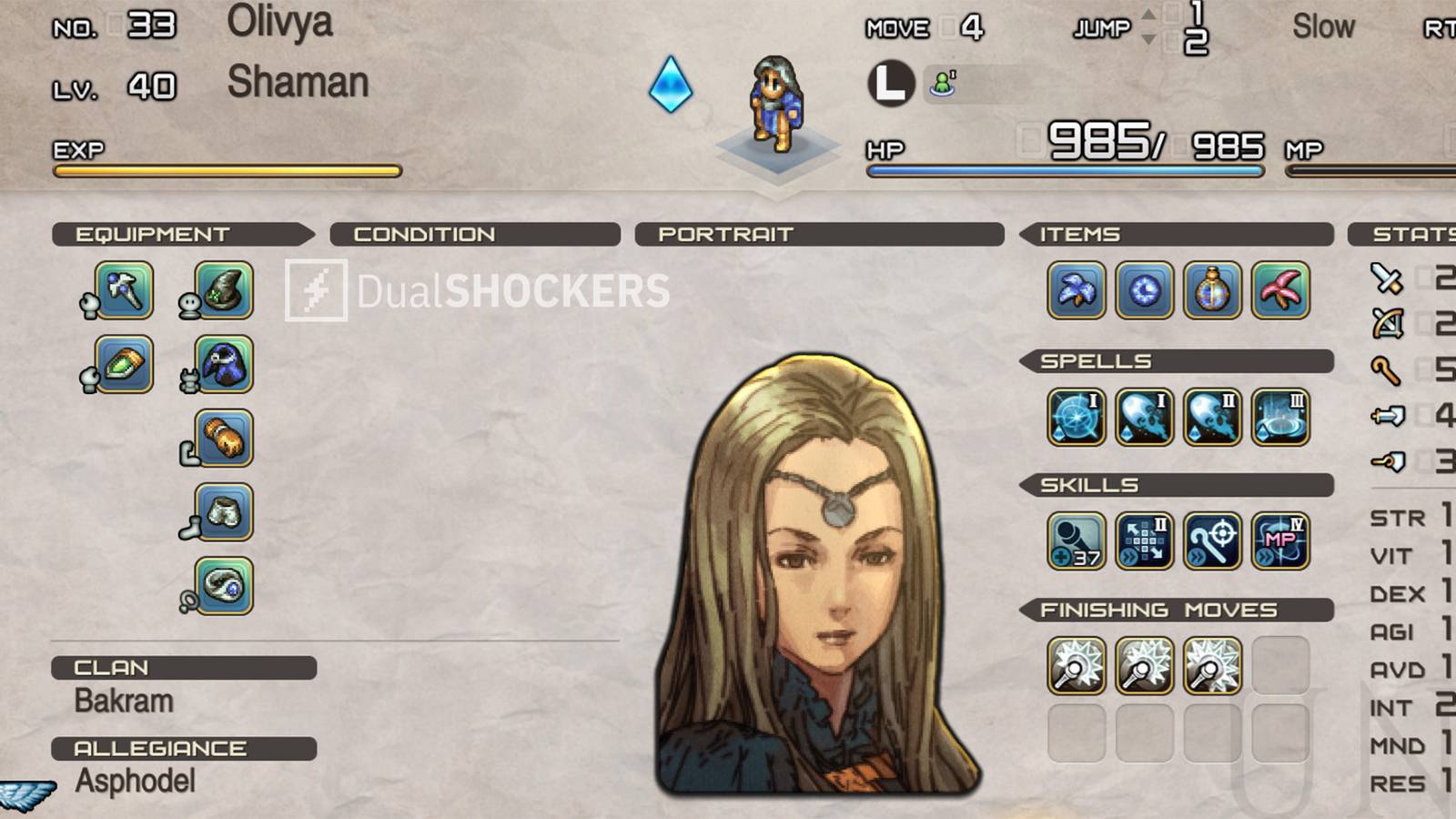Click the witch hat headgear slot

[x=224, y=290]
